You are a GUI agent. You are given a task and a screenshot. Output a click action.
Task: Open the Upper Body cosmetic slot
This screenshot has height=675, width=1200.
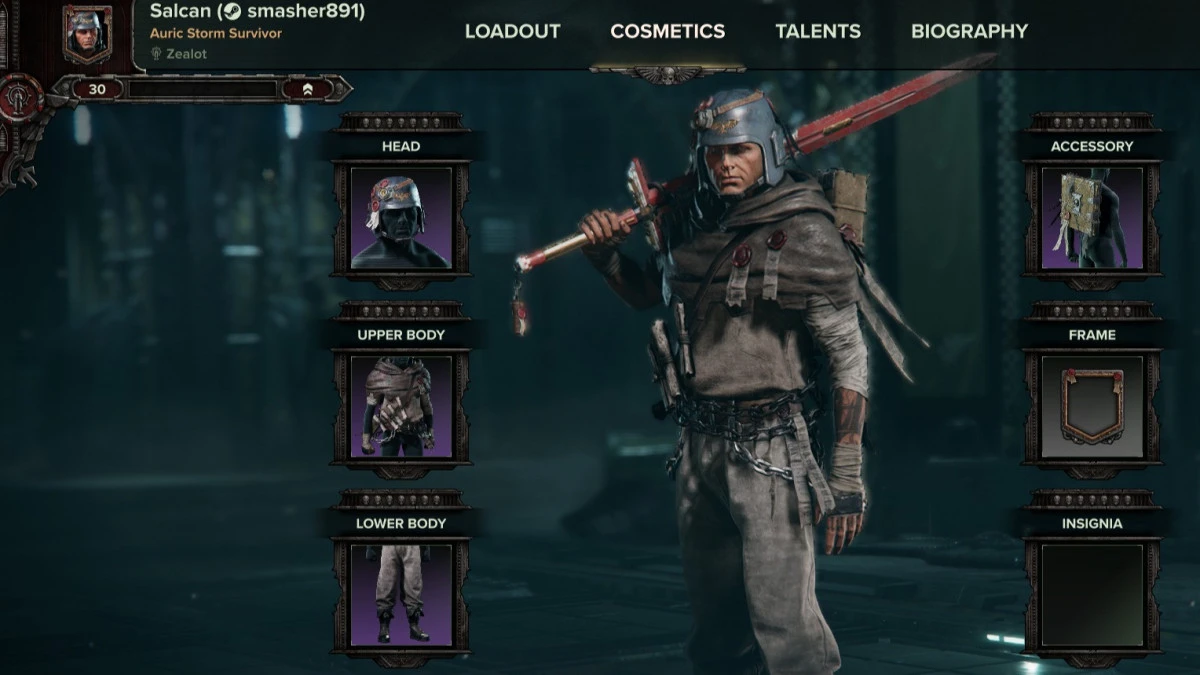pos(401,407)
